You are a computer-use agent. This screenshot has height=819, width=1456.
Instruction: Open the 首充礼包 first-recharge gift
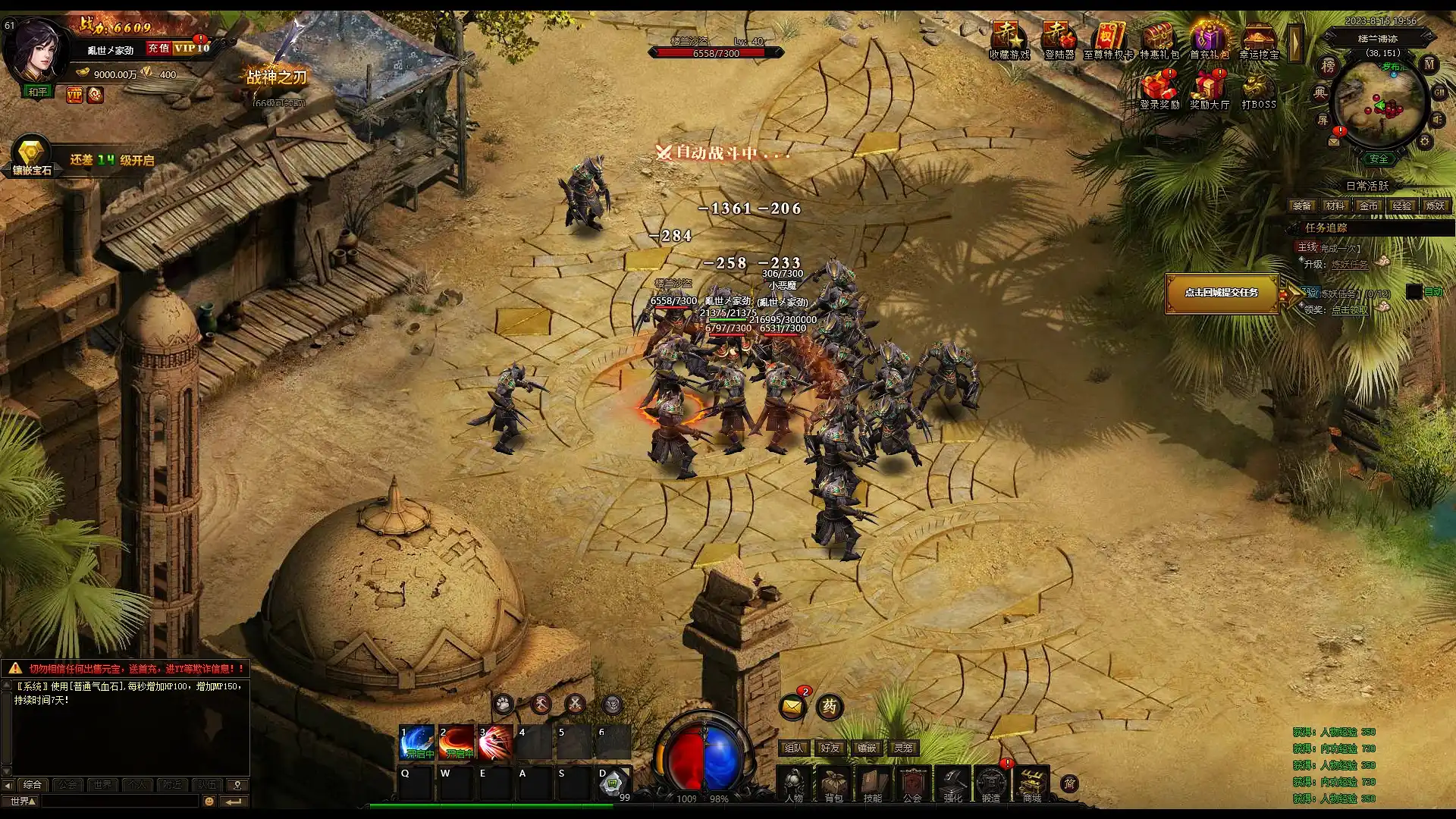tap(1209, 39)
